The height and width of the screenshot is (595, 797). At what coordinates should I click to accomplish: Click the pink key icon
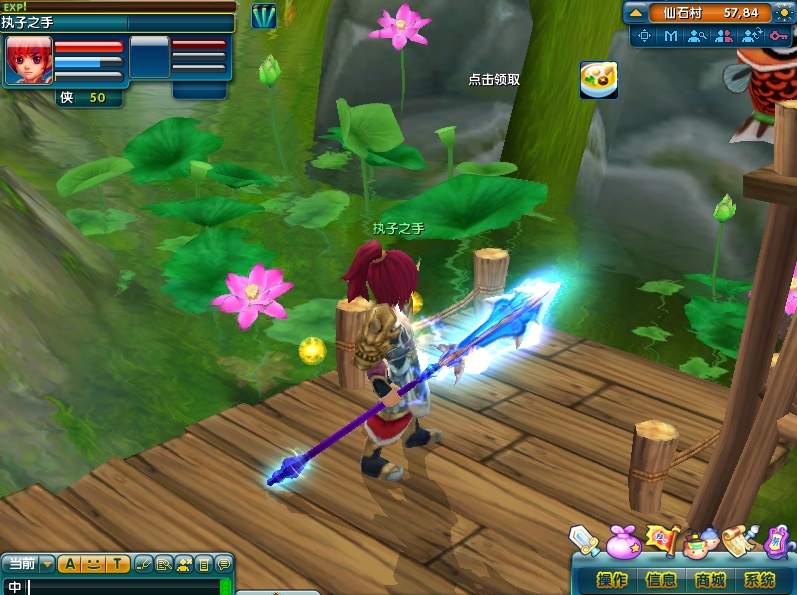pyautogui.click(x=779, y=36)
